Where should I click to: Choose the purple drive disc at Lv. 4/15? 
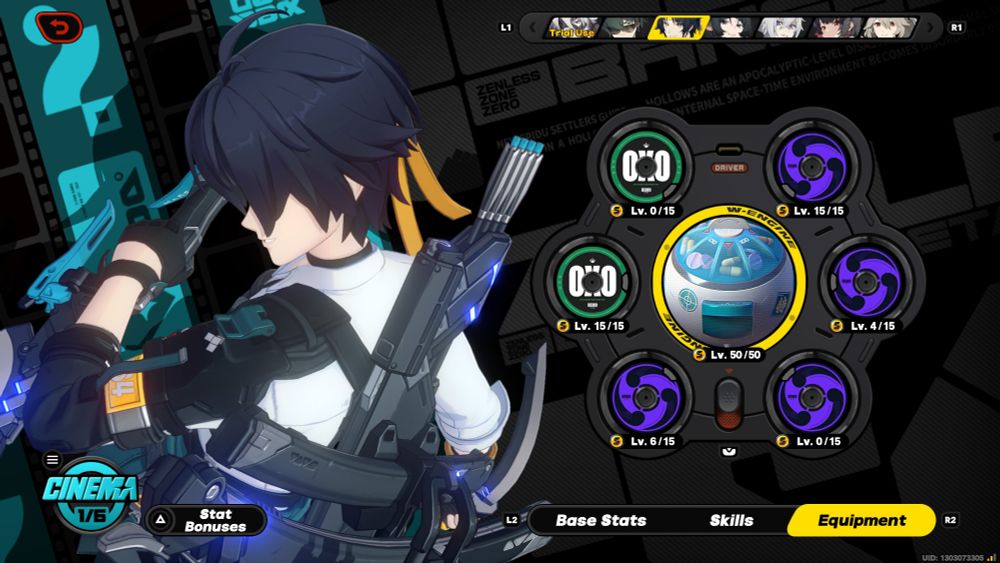(x=865, y=282)
